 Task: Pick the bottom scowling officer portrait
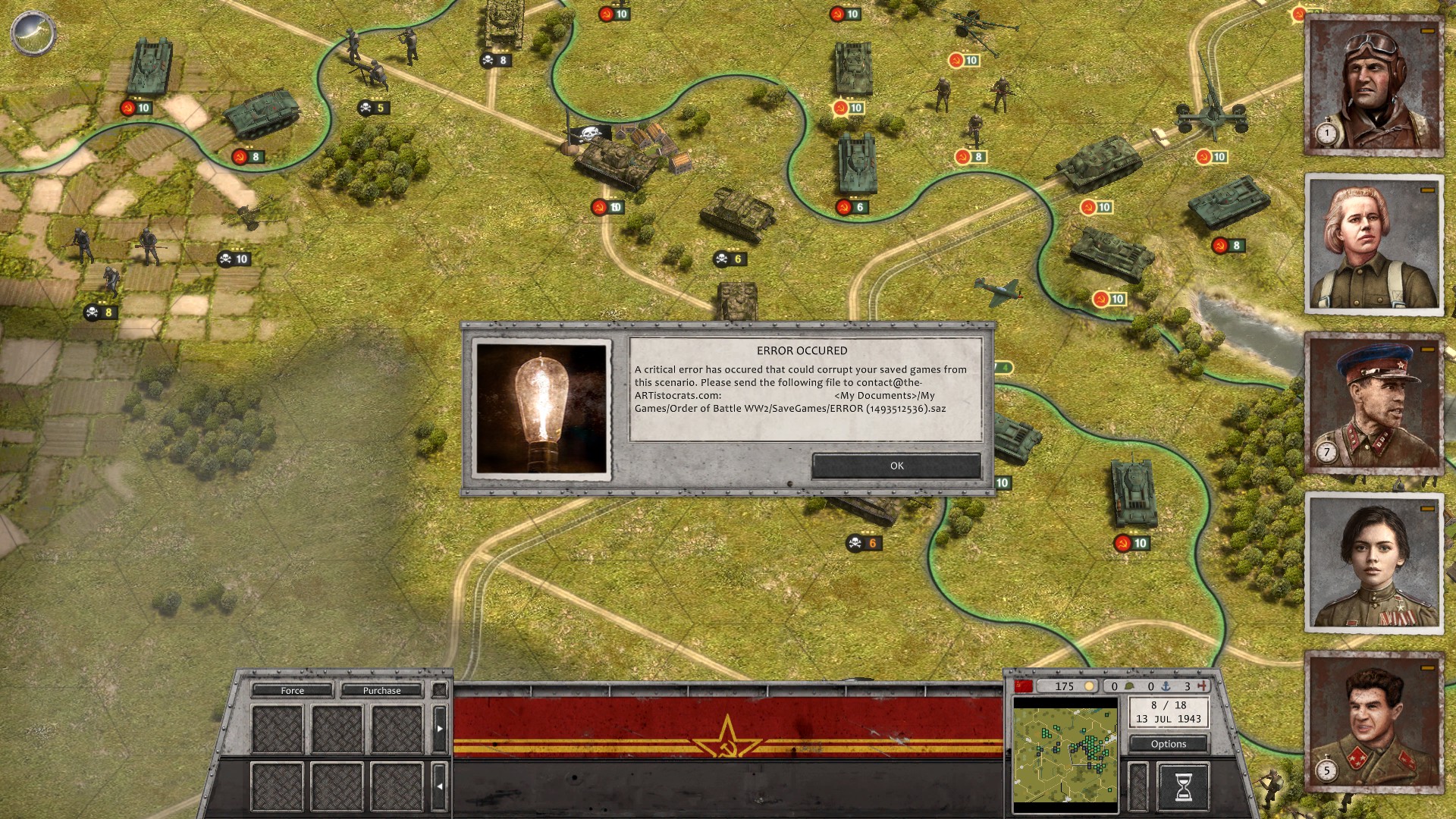[1373, 722]
